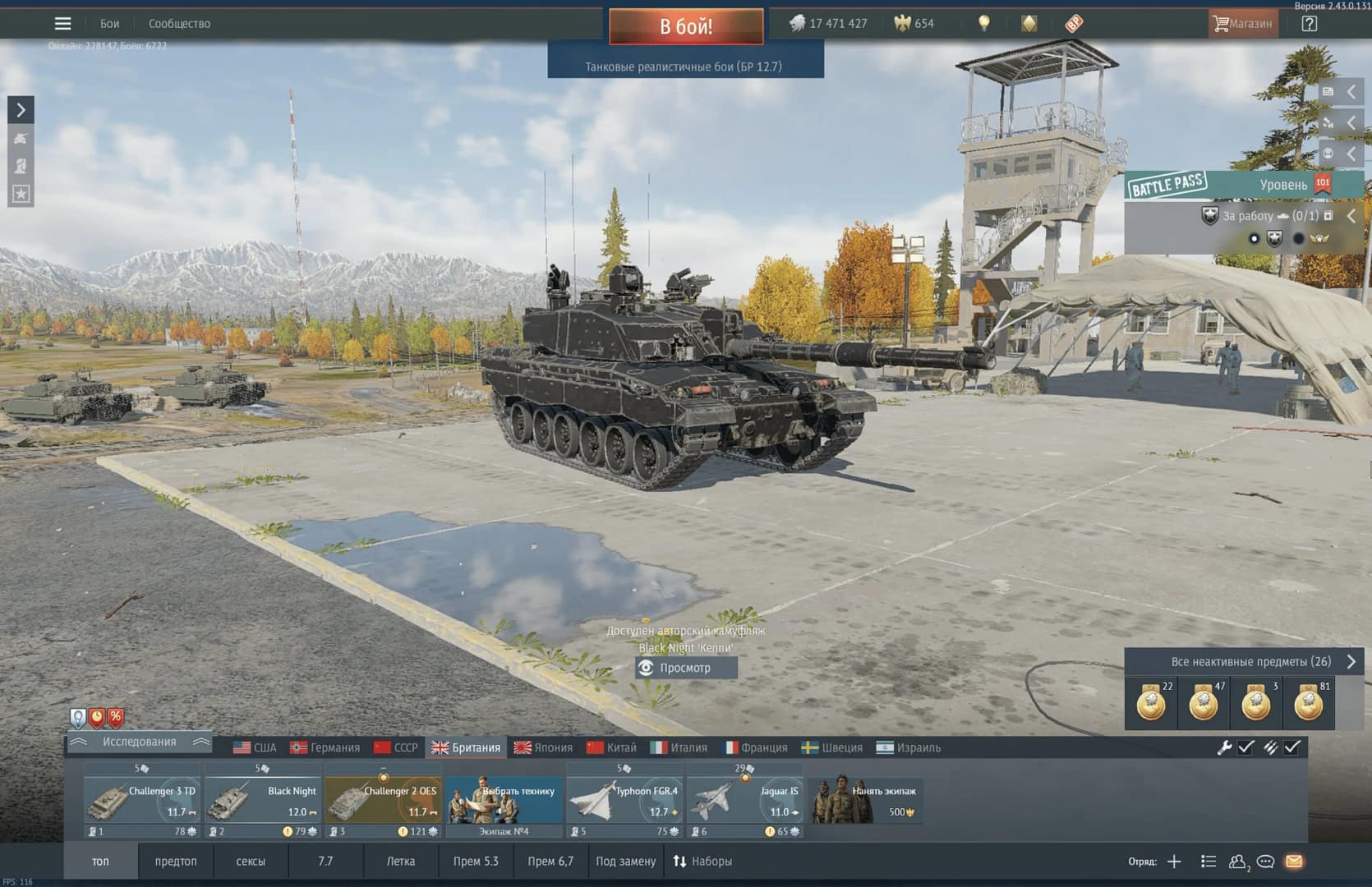This screenshot has width=1372, height=887.
Task: Open the hamburger main menu
Action: 62,23
